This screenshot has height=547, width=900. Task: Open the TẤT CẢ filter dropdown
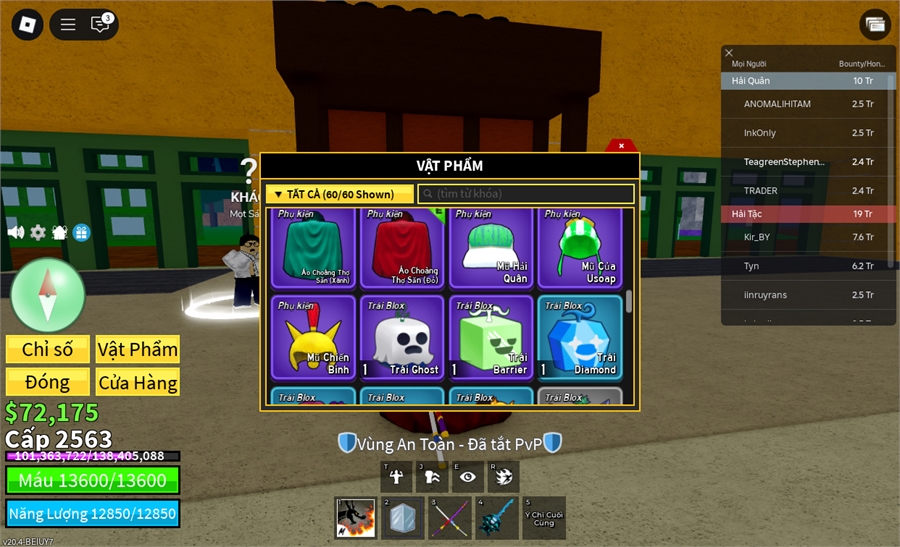(339, 194)
